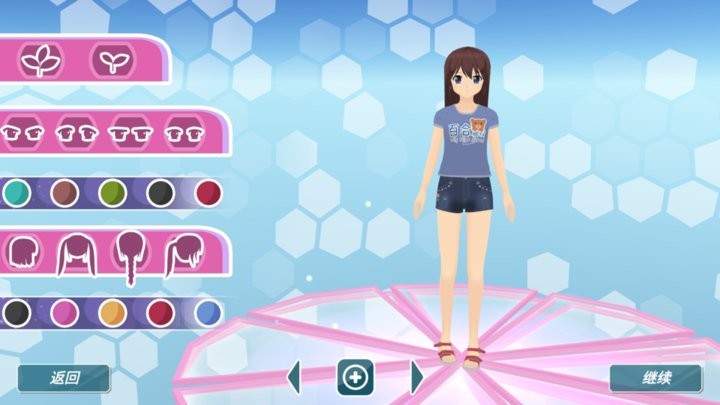Rotate character with the right arrow
Screen dimensions: 720x405
(417, 378)
